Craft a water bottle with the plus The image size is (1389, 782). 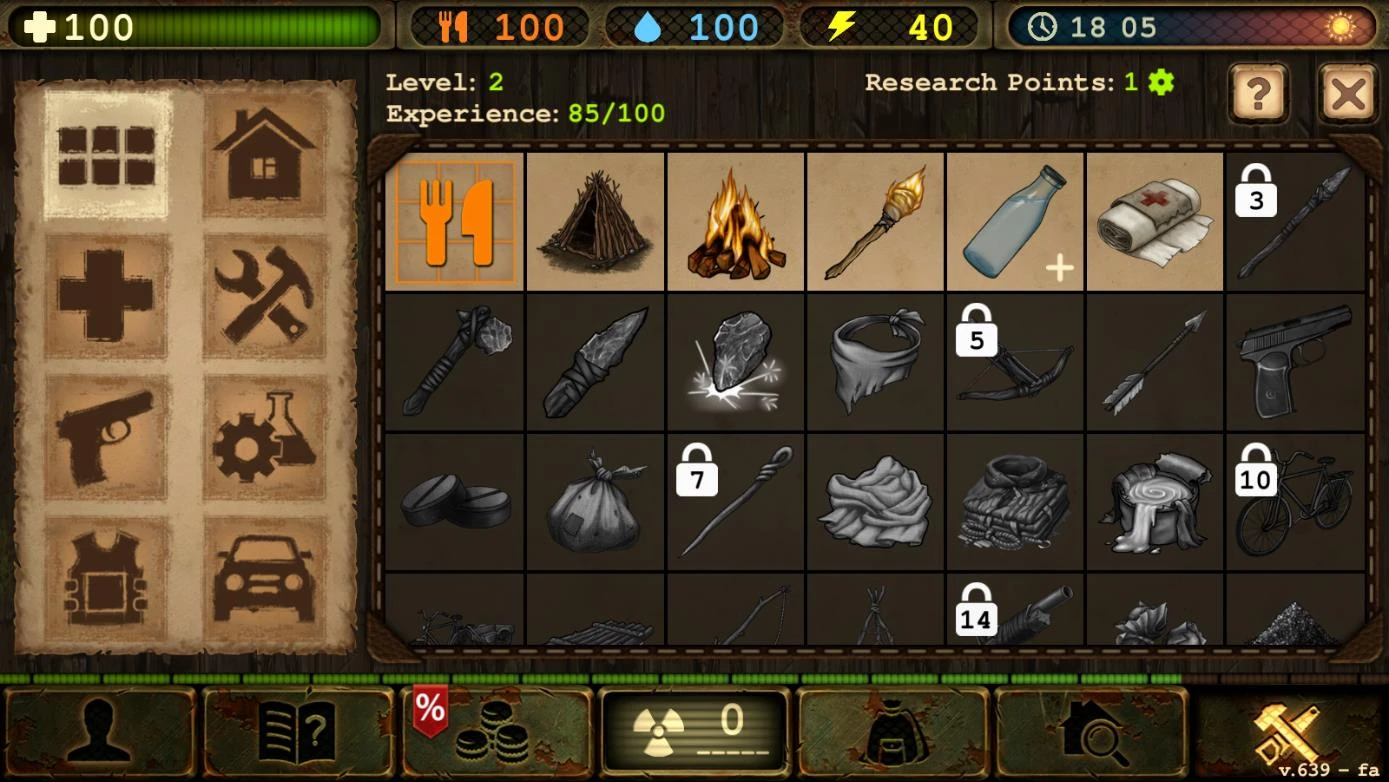click(1014, 220)
